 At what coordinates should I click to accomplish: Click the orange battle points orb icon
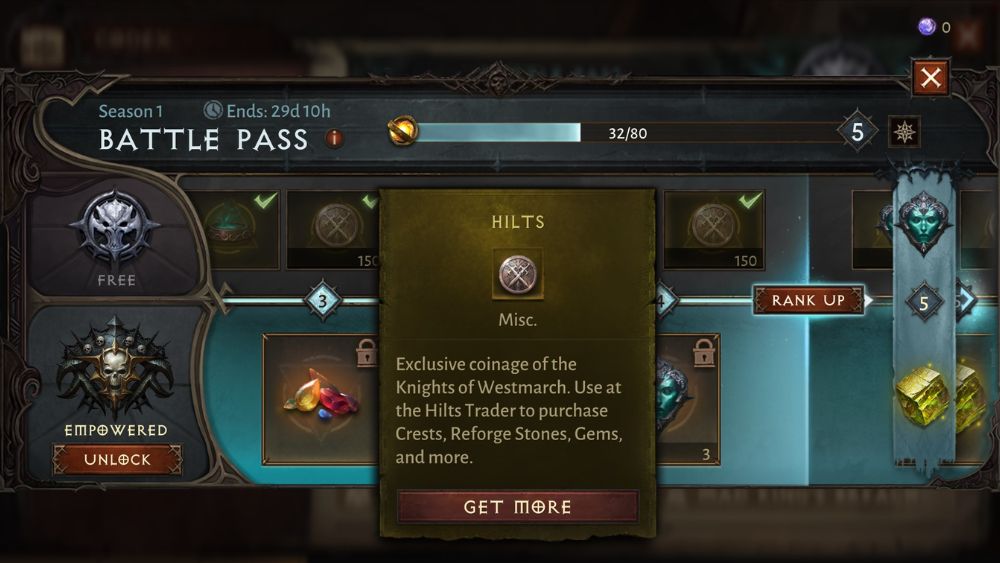pyautogui.click(x=402, y=131)
